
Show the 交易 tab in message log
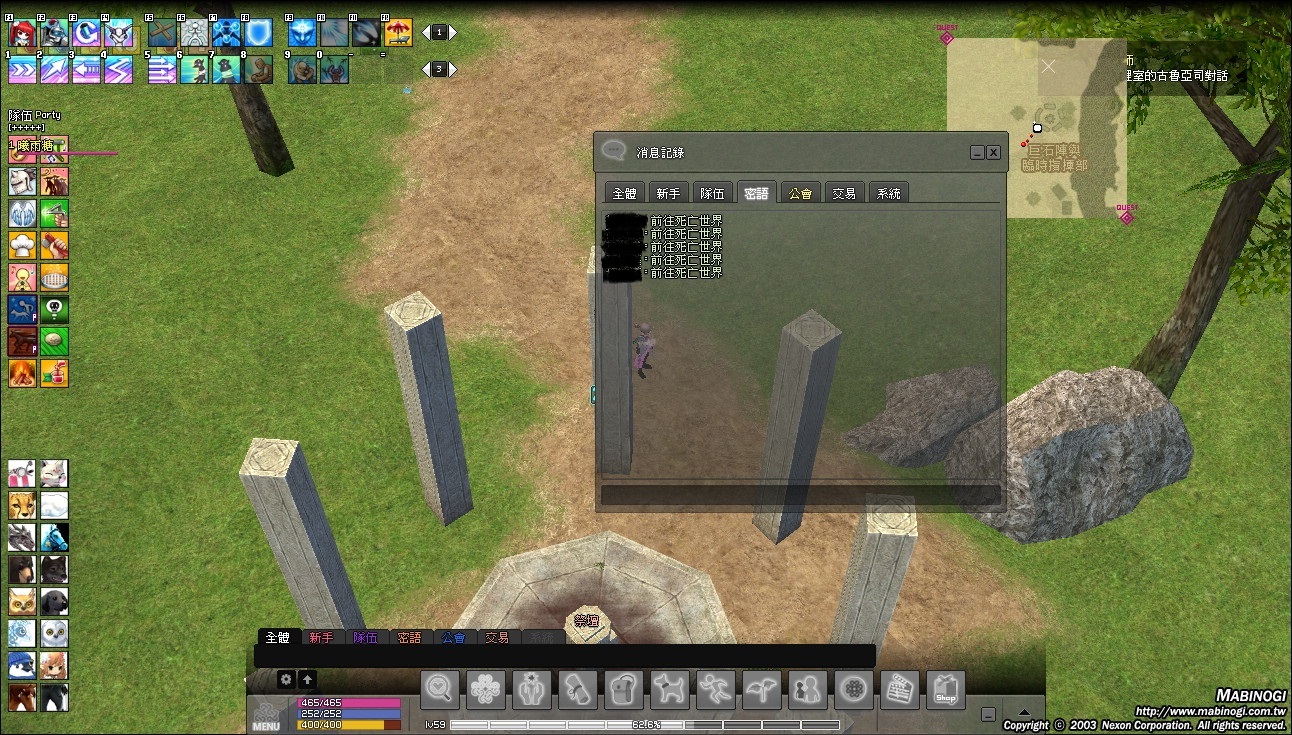(844, 193)
